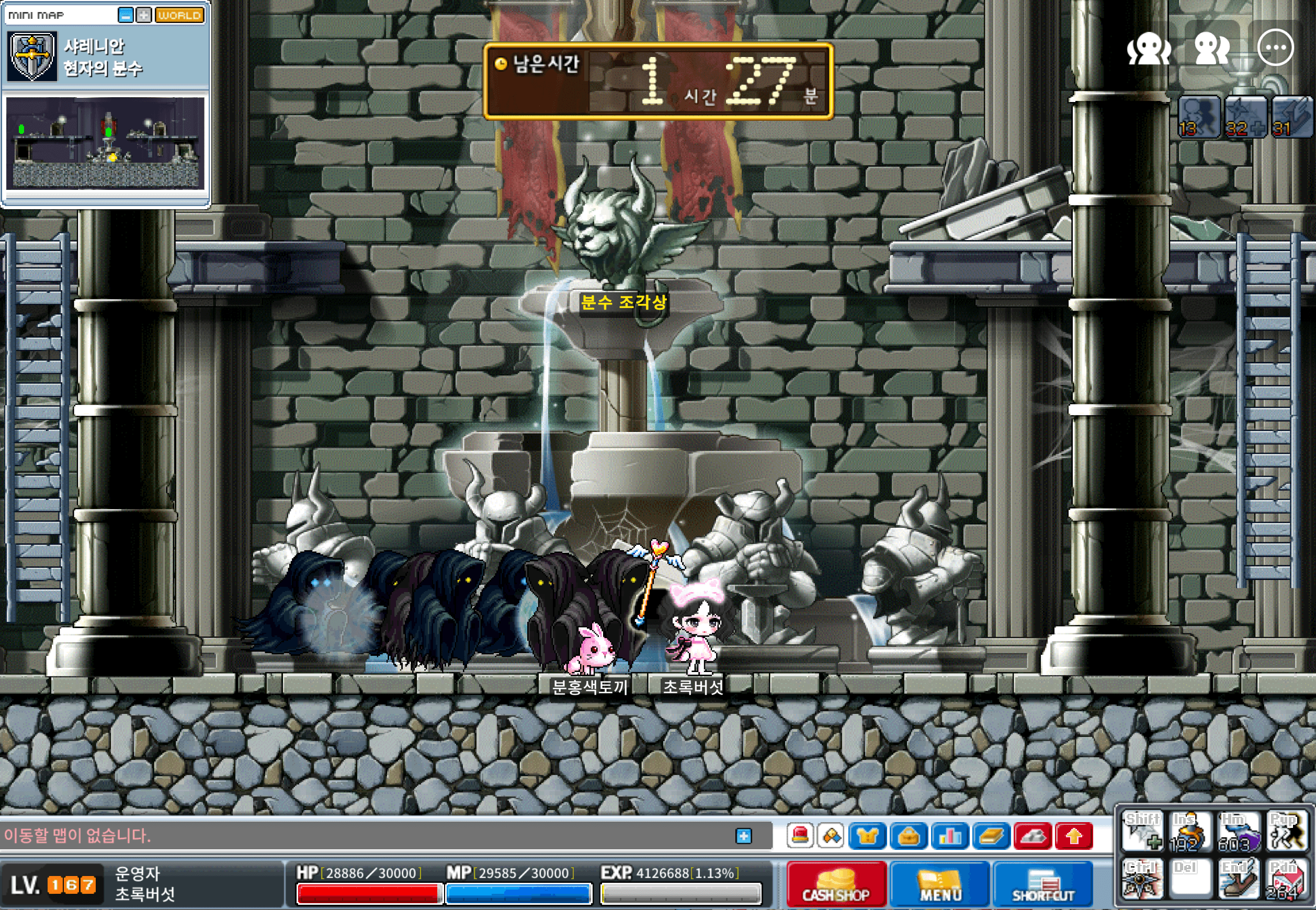Open the SHORTCUT button
The image size is (1316, 910).
click(x=1043, y=885)
